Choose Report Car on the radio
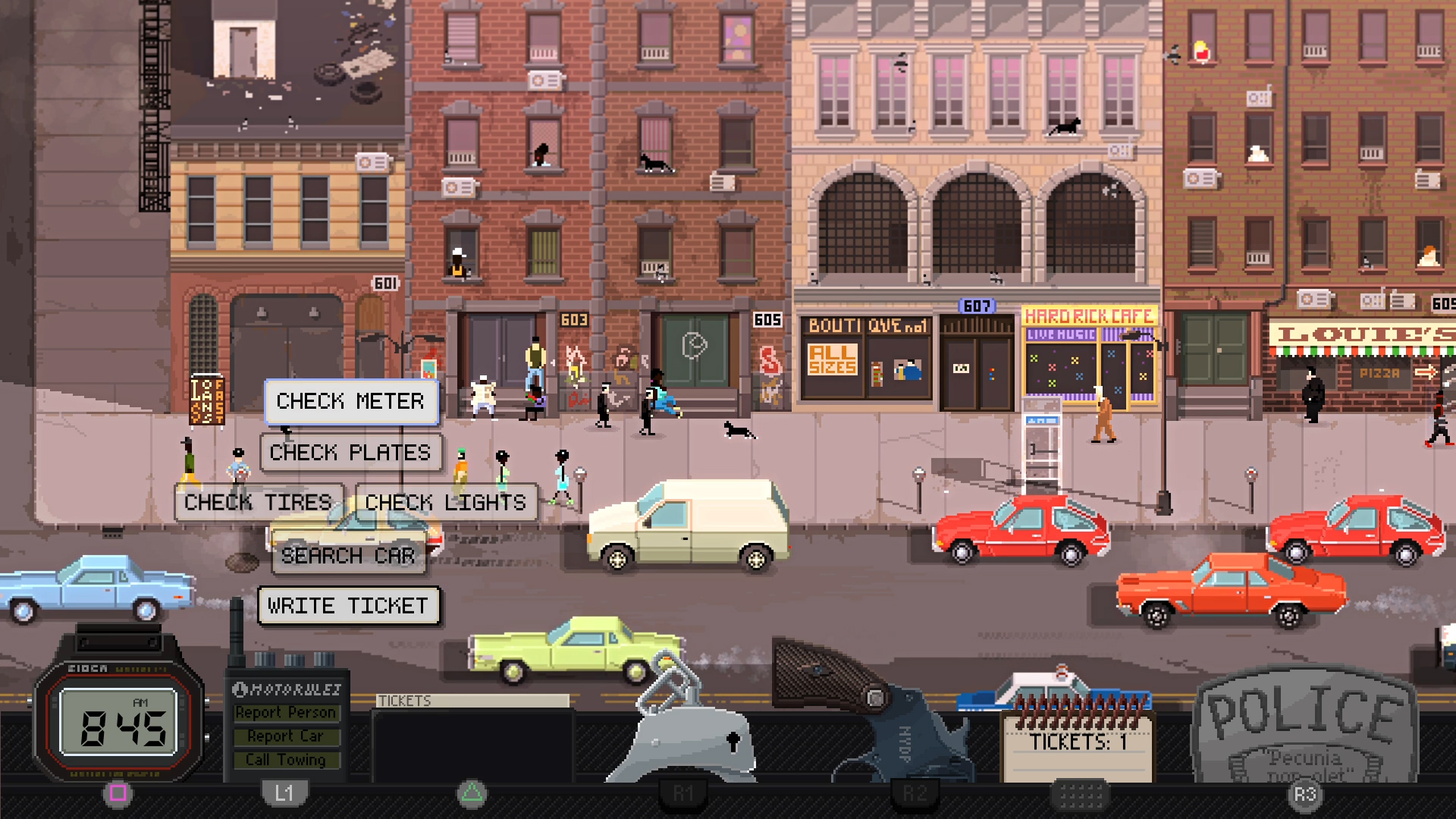1456x819 pixels. (x=287, y=736)
